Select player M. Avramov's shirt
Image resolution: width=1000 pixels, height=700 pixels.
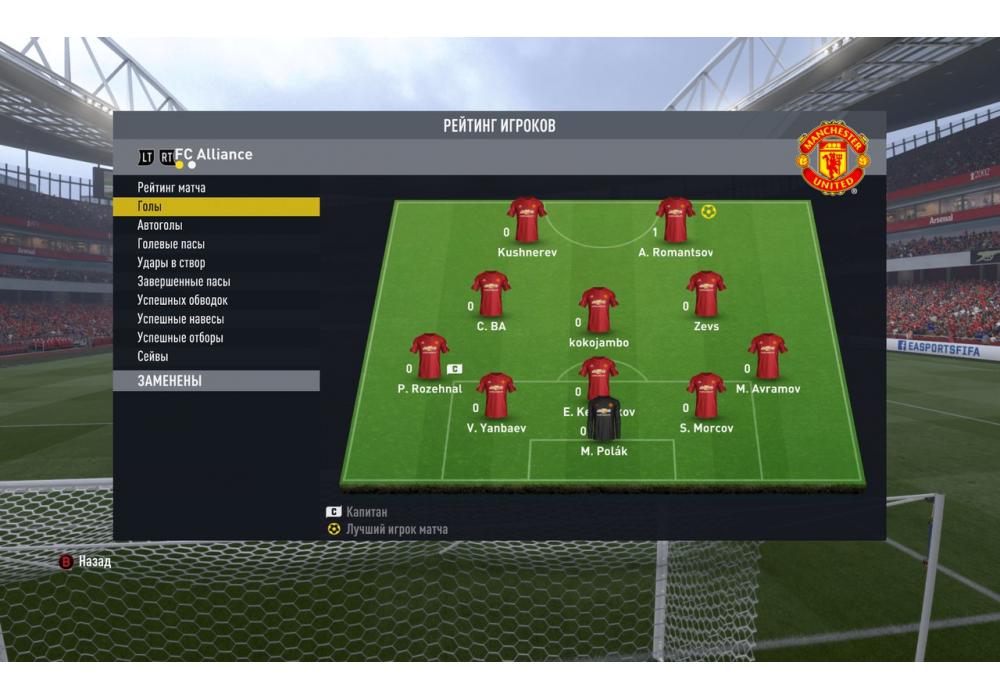pyautogui.click(x=767, y=357)
